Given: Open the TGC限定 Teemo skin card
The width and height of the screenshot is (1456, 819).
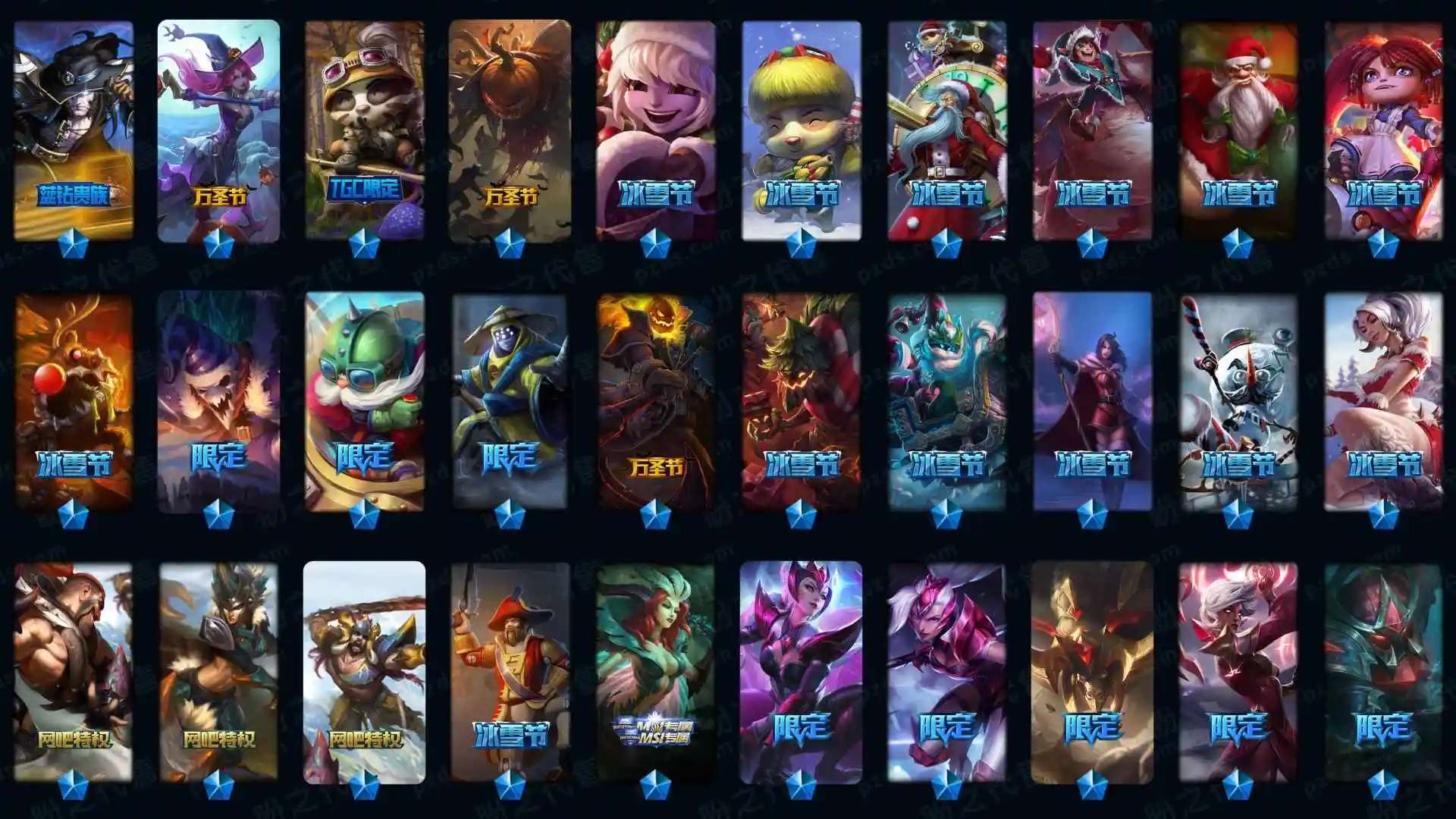Looking at the screenshot, I should pyautogui.click(x=365, y=129).
